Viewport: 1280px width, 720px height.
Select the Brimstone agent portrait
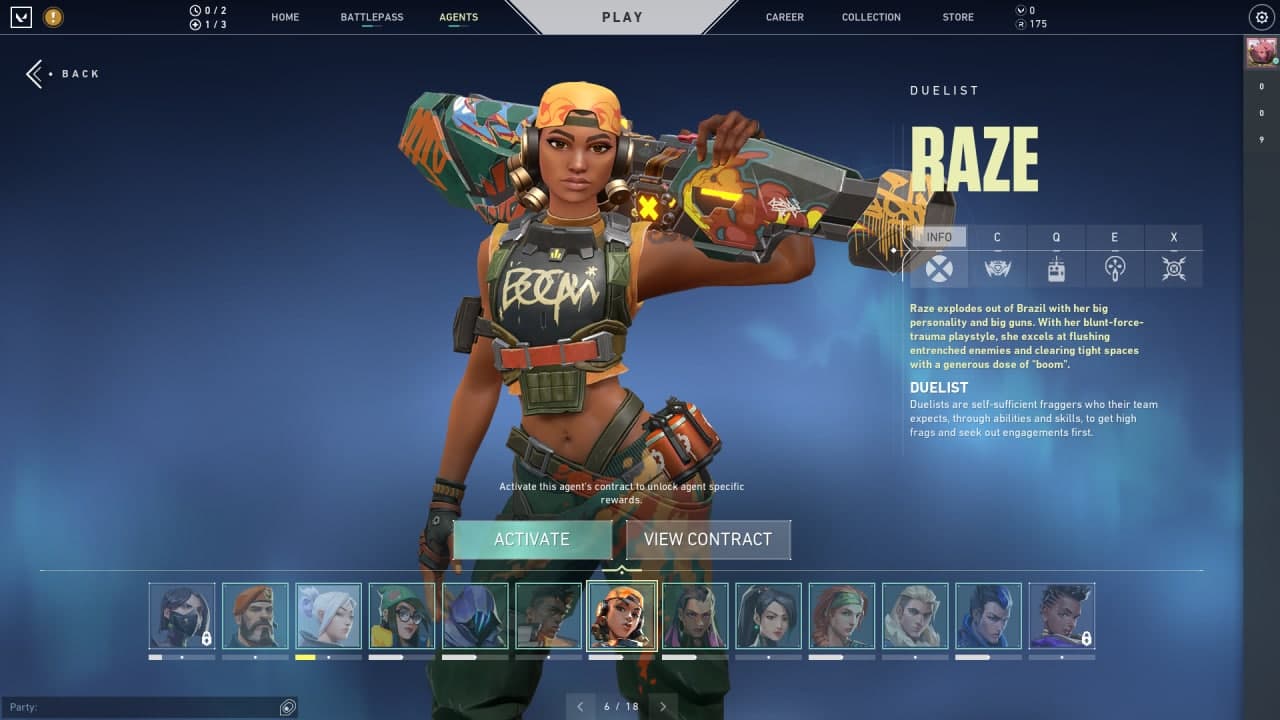(255, 616)
